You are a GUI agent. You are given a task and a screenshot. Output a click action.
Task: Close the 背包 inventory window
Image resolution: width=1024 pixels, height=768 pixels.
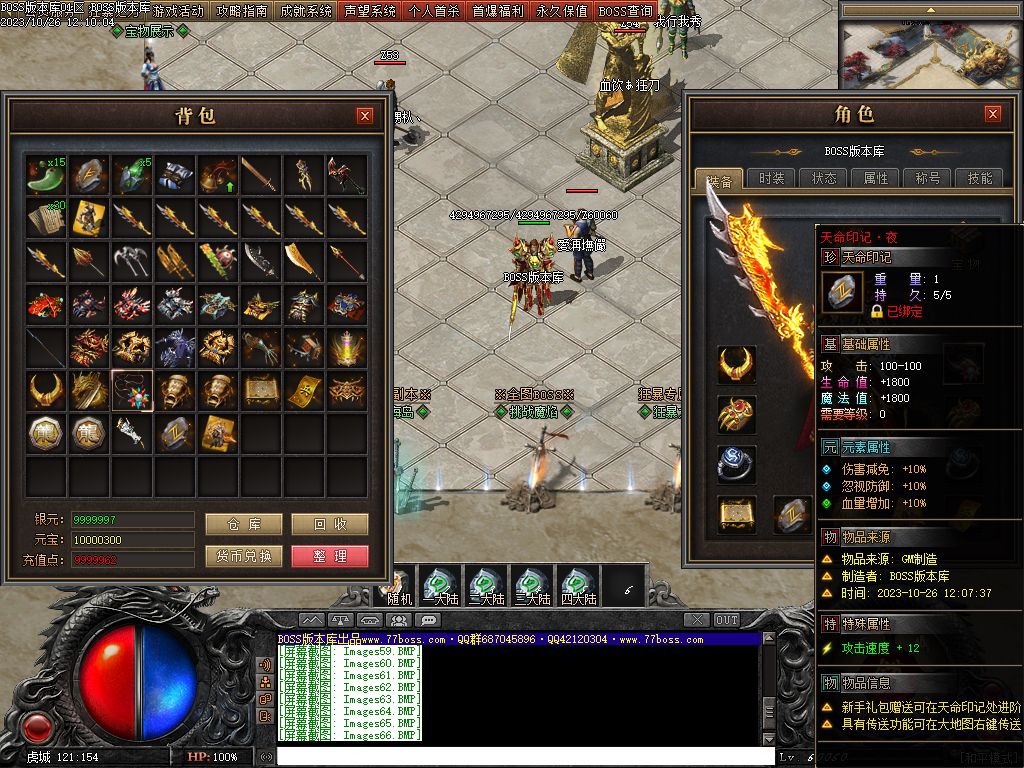point(365,116)
